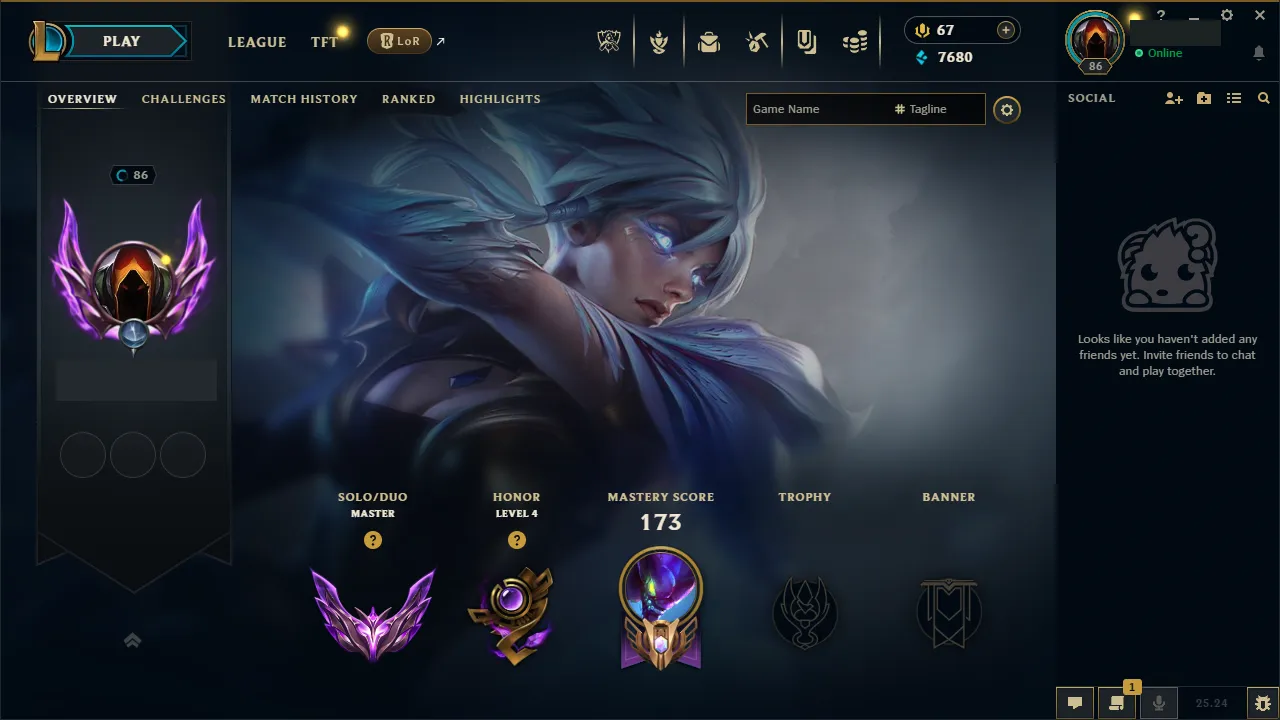Viewport: 1280px width, 720px height.
Task: Click the missions scroll with notification badge
Action: (1117, 703)
